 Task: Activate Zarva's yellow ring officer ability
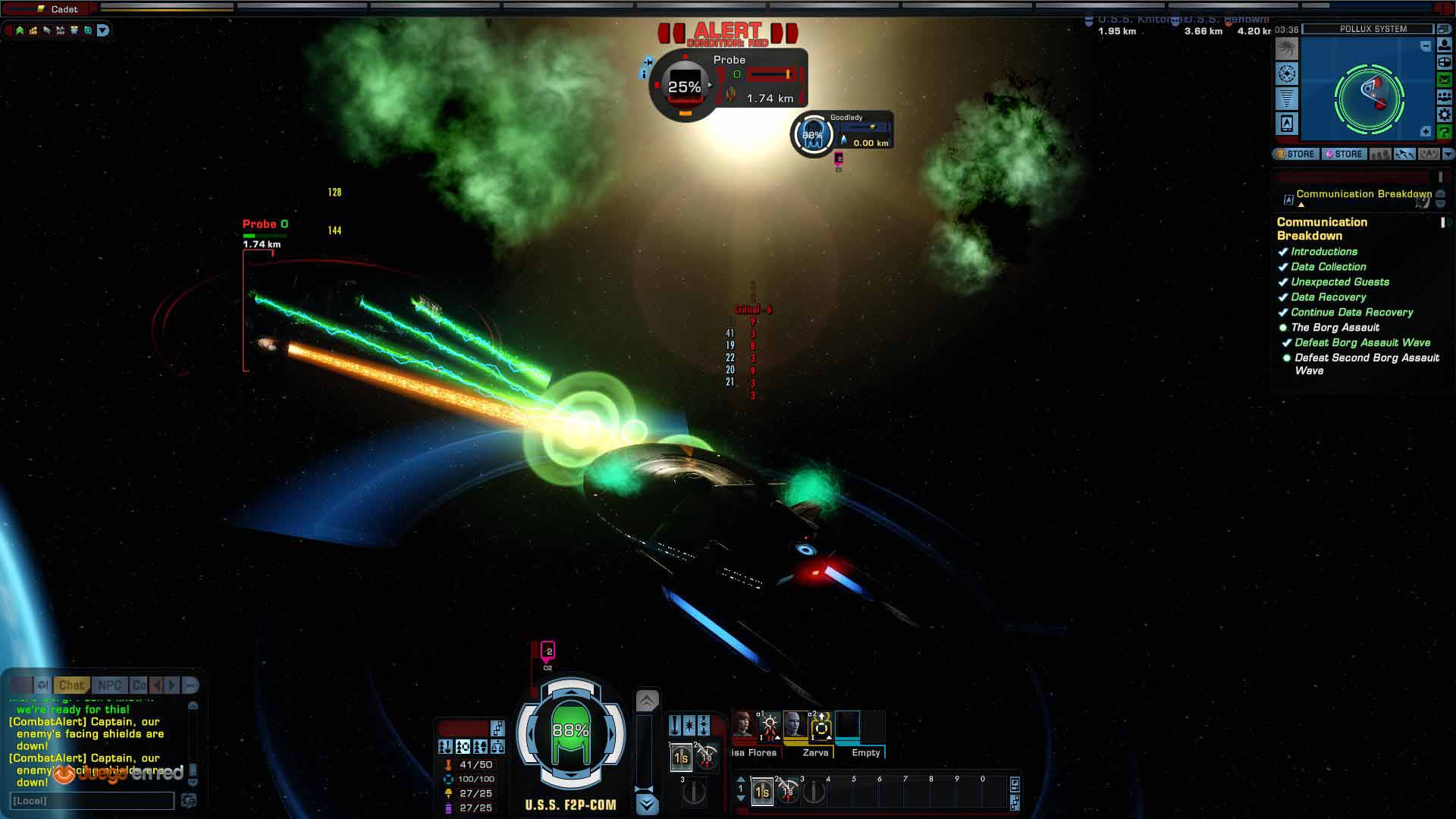pyautogui.click(x=821, y=727)
